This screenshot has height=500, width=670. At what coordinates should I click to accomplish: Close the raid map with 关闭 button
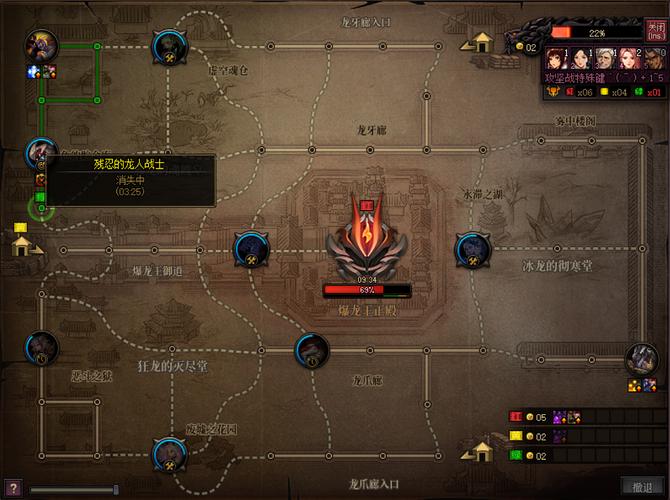655,33
